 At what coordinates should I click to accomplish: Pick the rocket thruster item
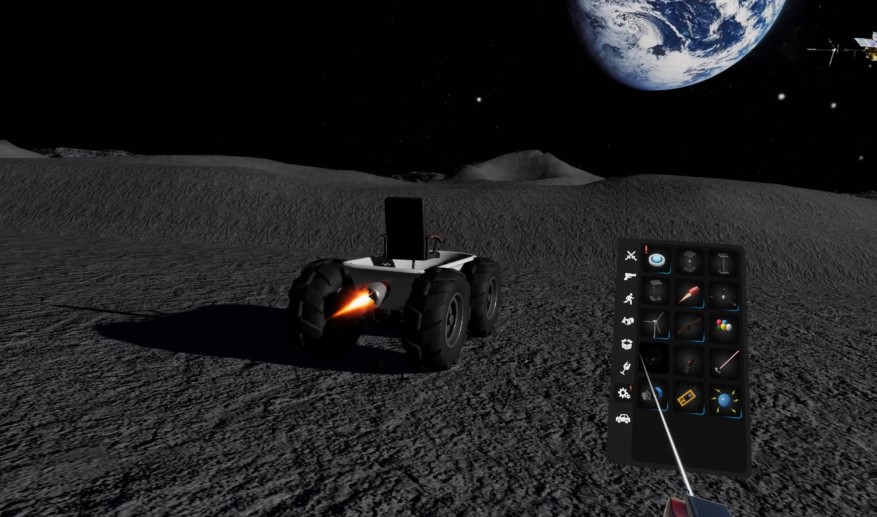[689, 295]
